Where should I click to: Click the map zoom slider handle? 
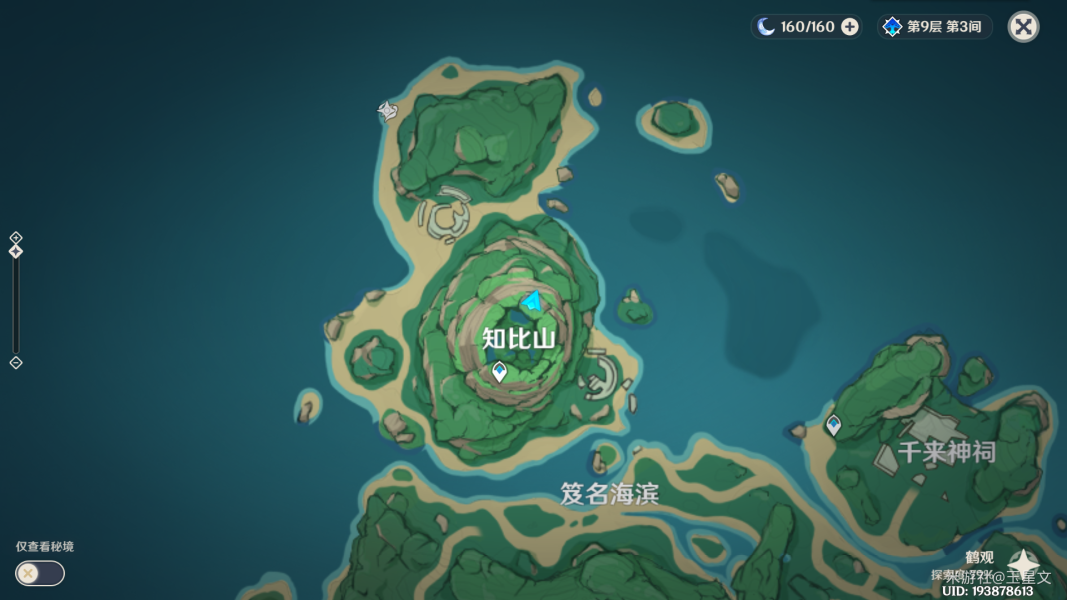coord(16,251)
